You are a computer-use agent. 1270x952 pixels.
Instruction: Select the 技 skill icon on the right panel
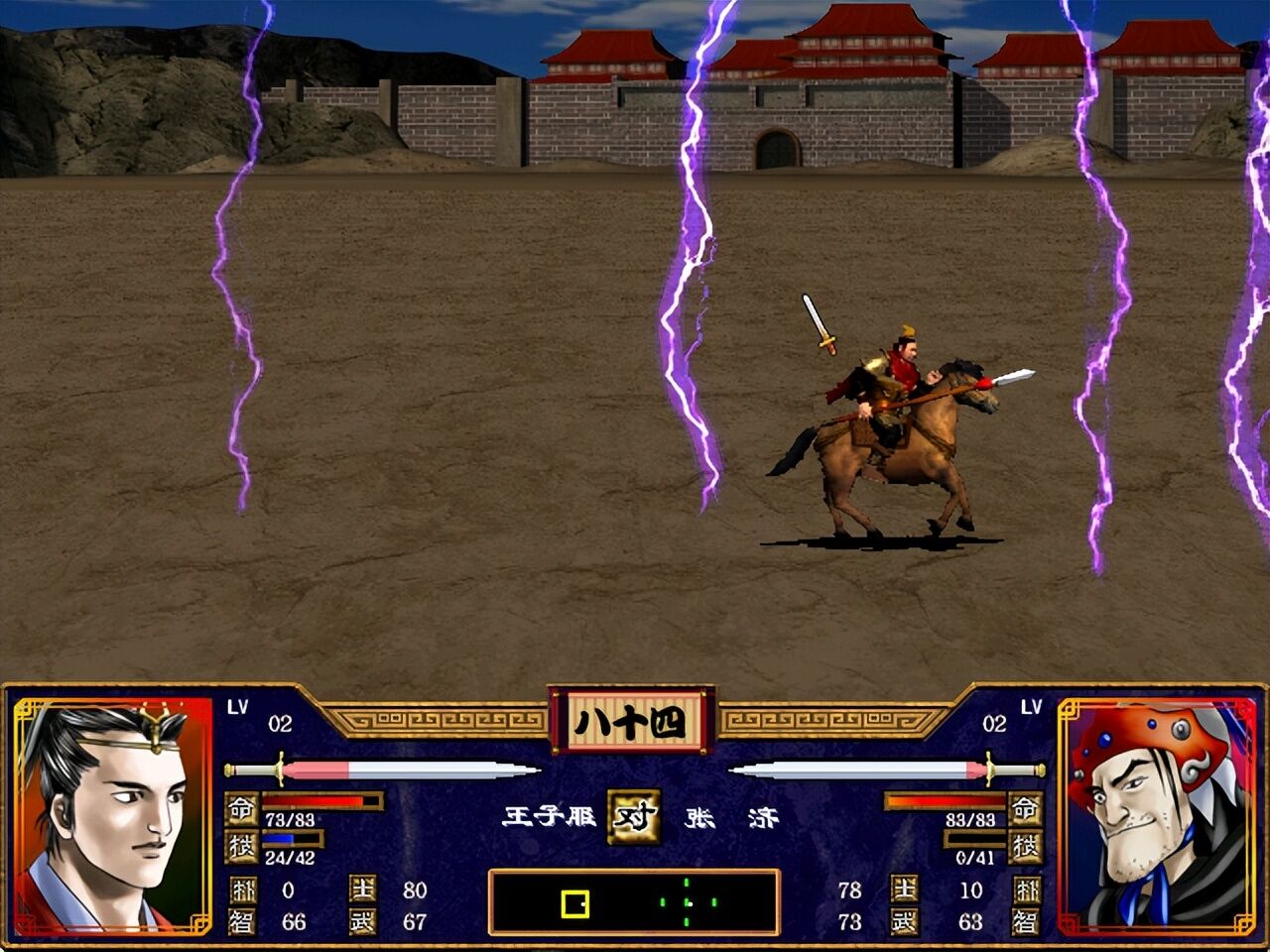pos(1025,849)
